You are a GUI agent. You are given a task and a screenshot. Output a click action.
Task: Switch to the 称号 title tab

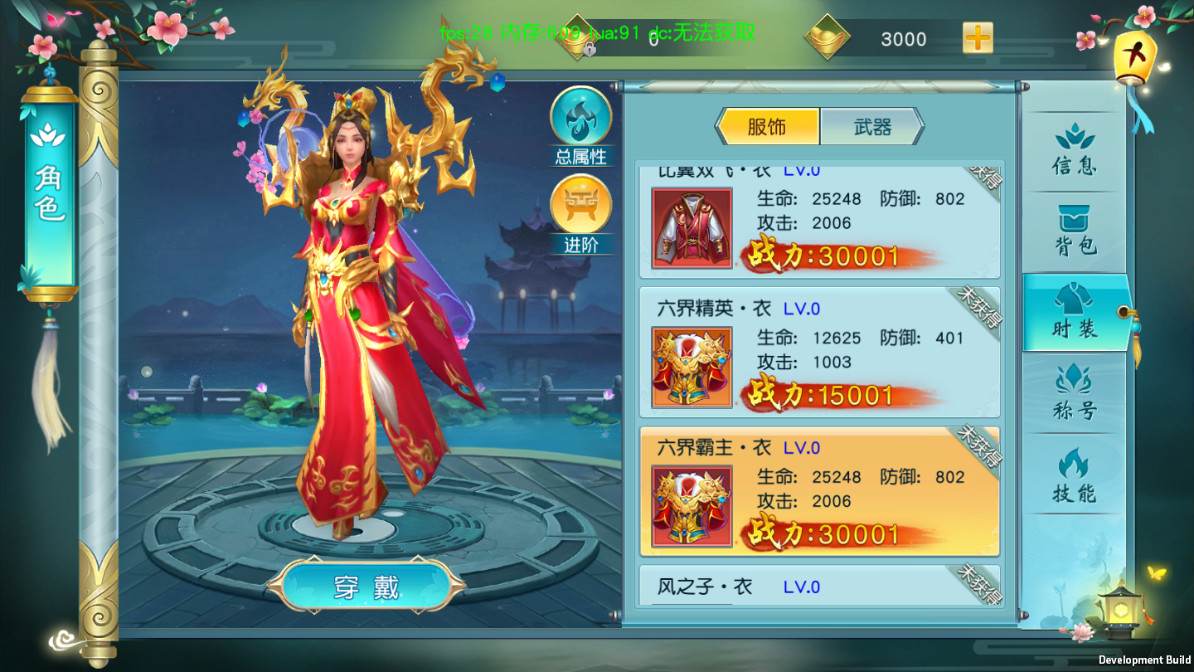click(1074, 393)
